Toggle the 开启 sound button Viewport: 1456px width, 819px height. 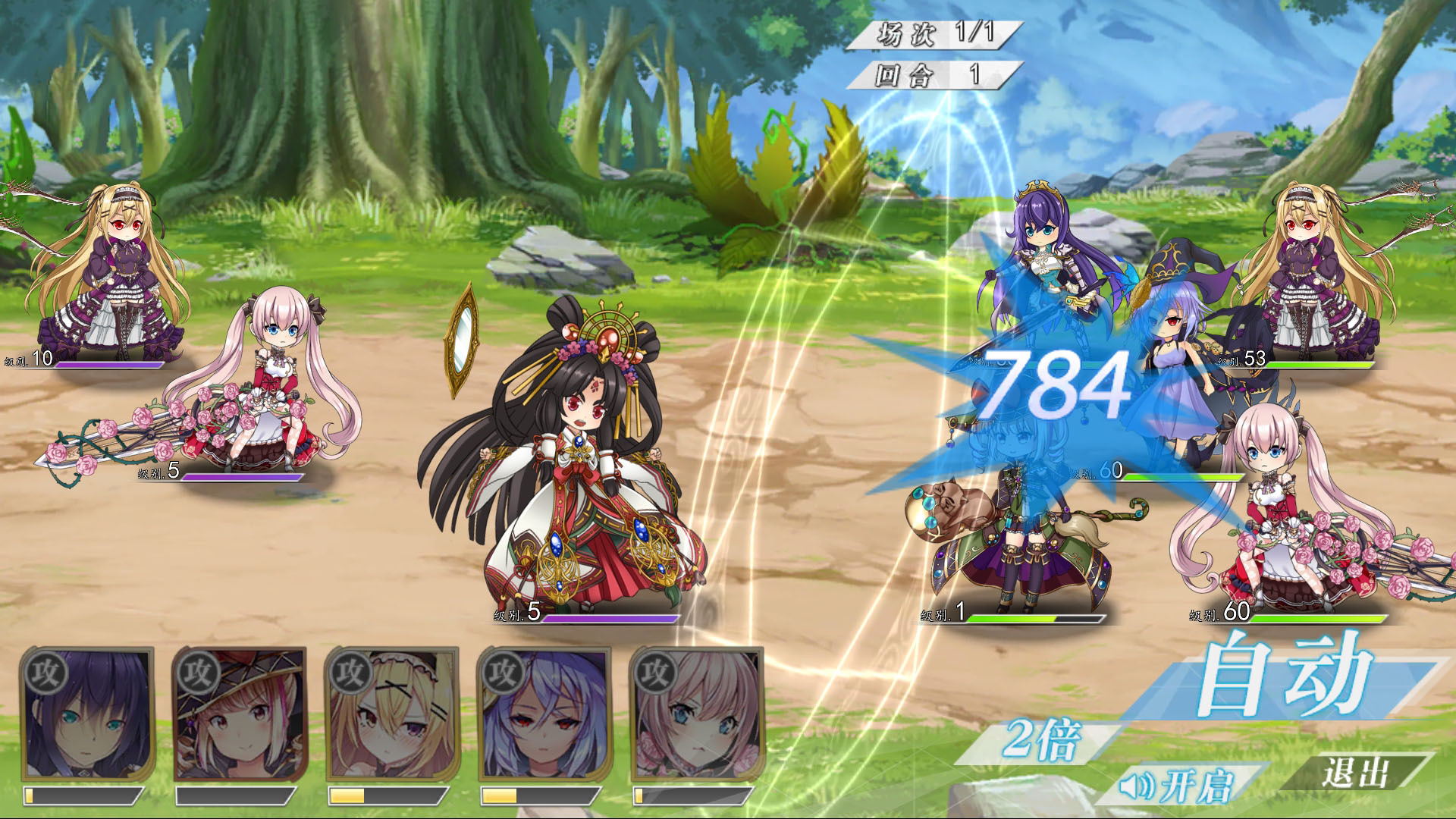[1181, 786]
